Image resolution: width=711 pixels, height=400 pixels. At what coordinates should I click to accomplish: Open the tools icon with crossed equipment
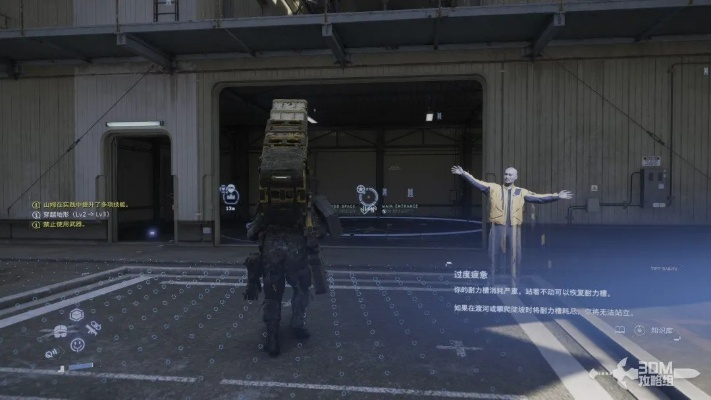pyautogui.click(x=94, y=328)
